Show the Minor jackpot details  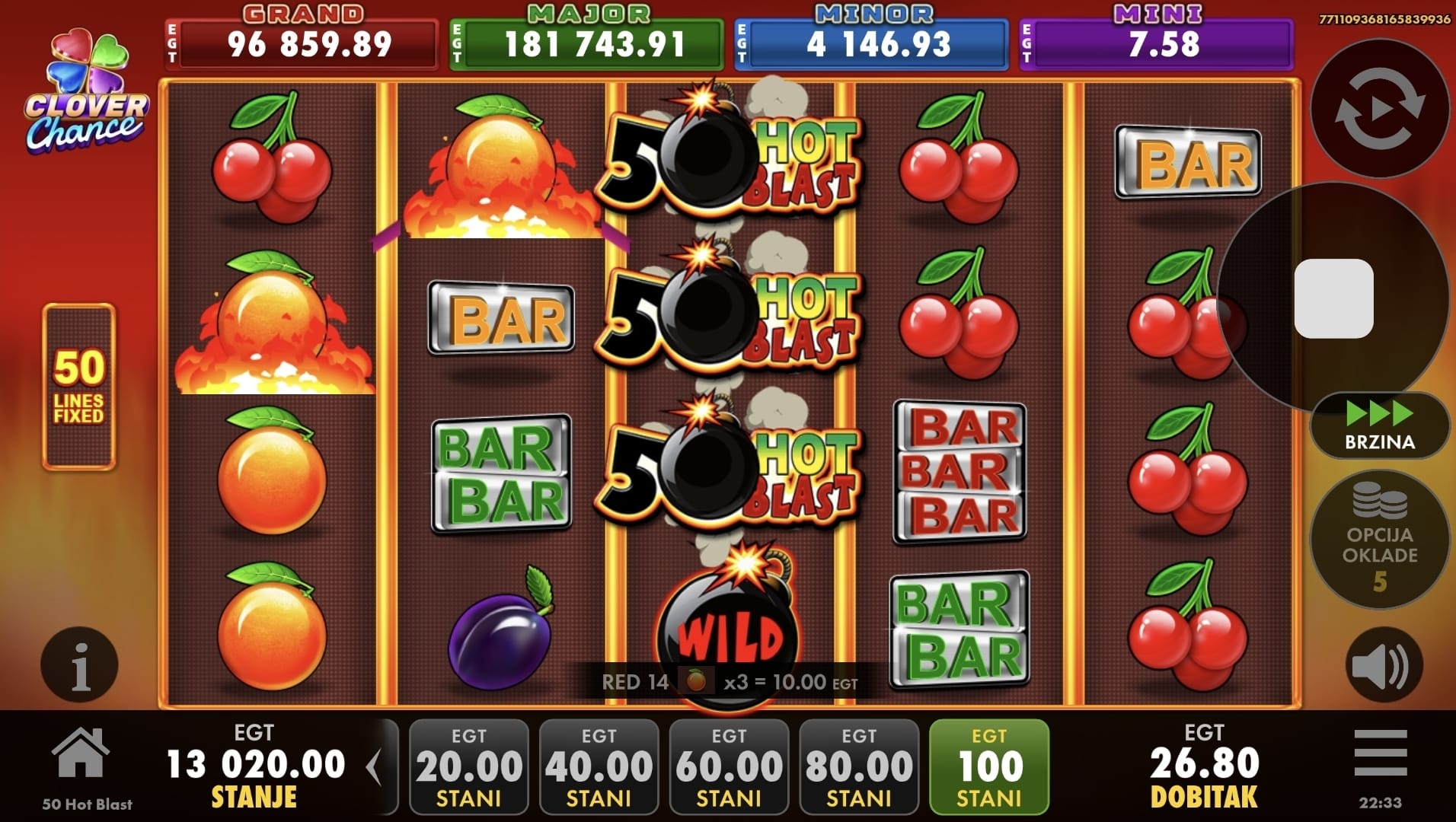tap(872, 43)
